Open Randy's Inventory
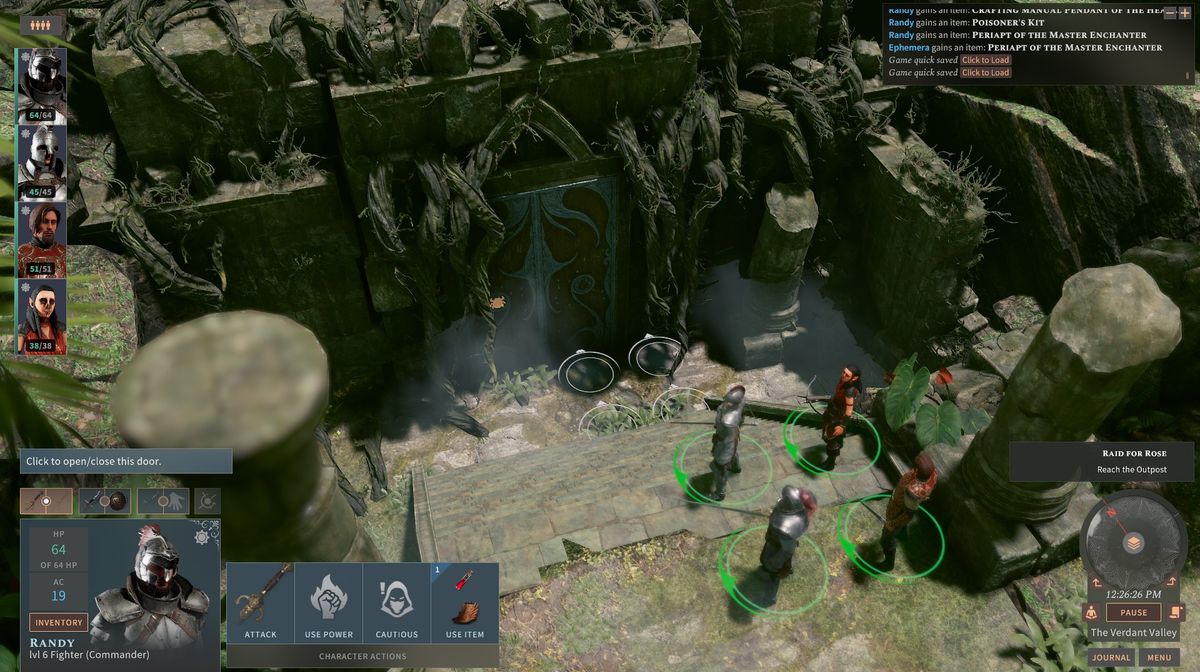Screen dimensions: 1200x672 (58, 622)
